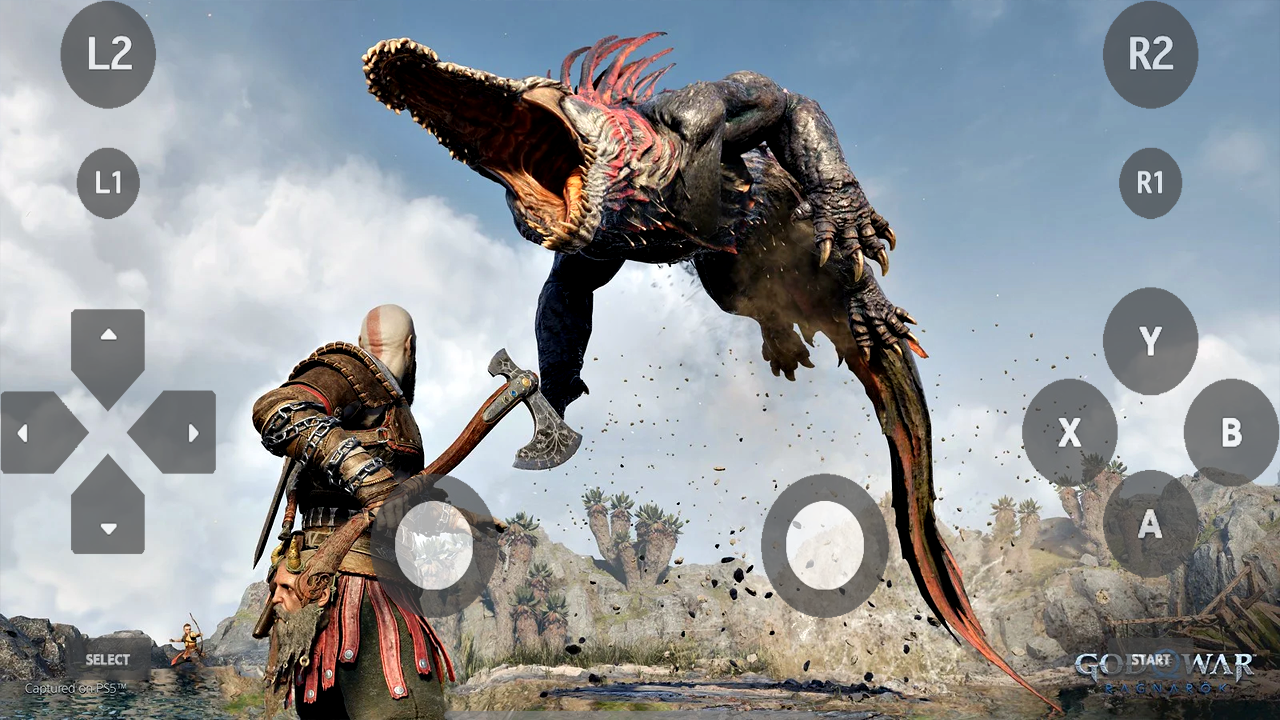
Task: Tap the D-pad down arrow
Action: (x=108, y=530)
